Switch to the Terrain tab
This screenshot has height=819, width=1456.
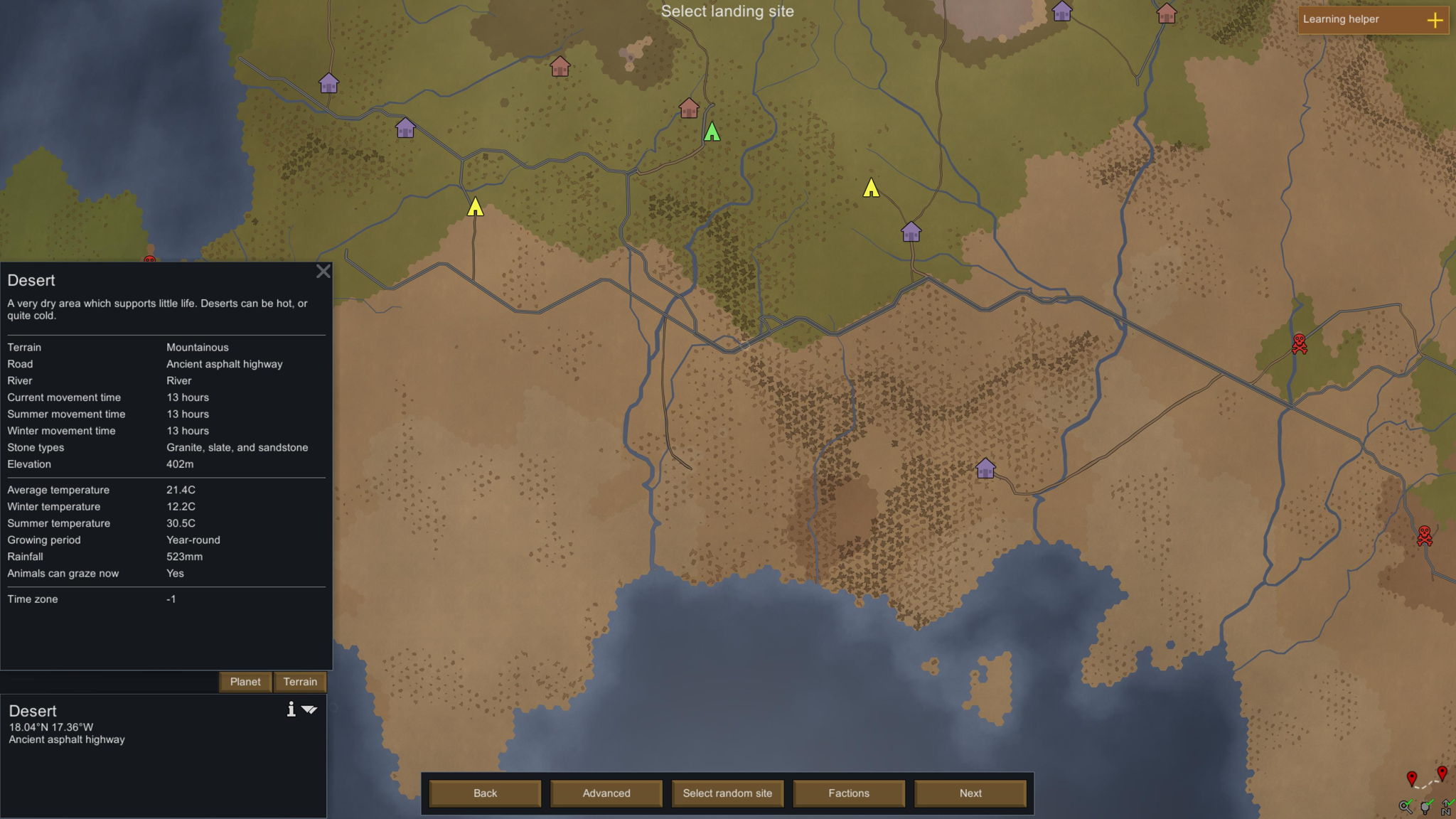point(300,682)
